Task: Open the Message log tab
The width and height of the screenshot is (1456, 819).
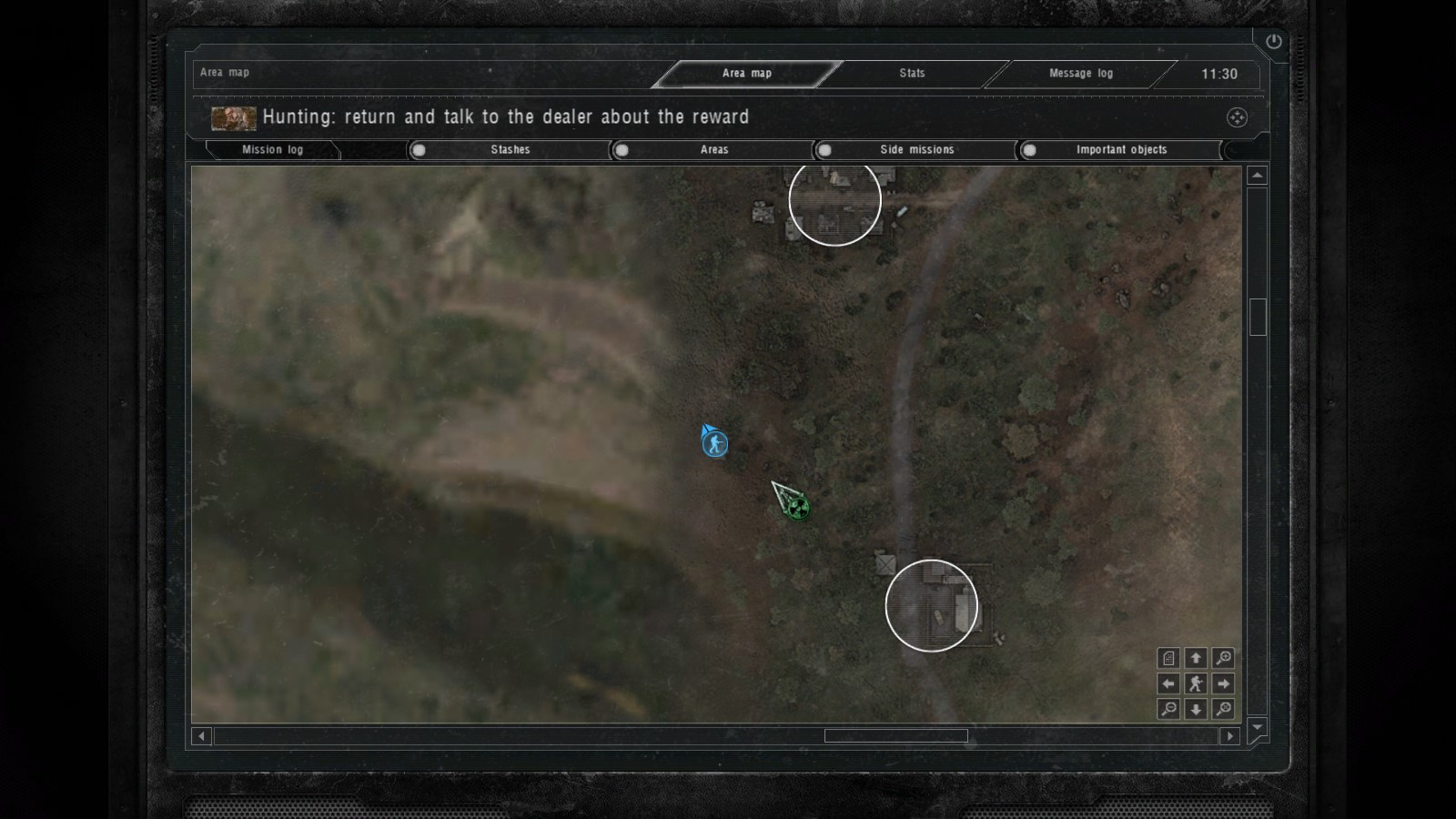Action: (1080, 74)
